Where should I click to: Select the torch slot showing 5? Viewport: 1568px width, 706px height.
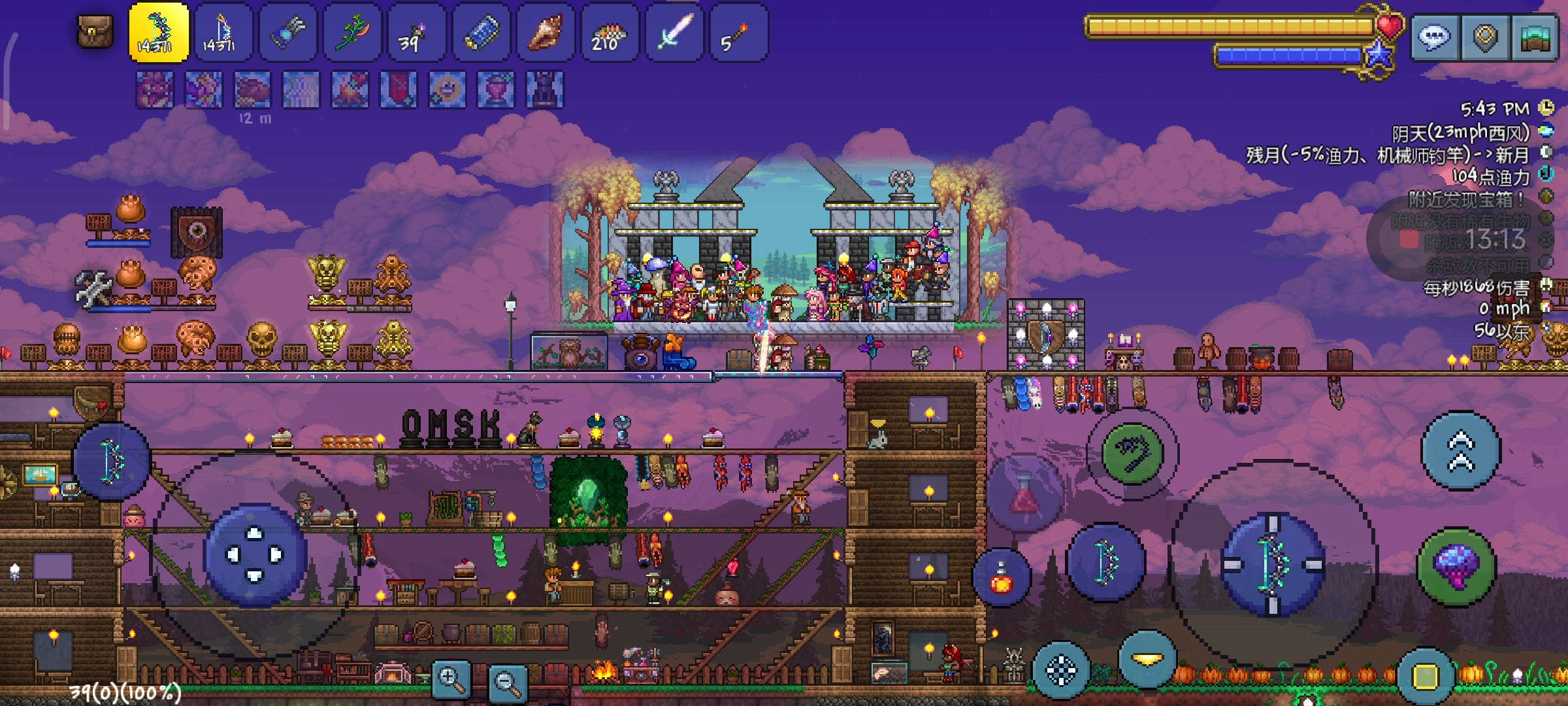[x=738, y=33]
